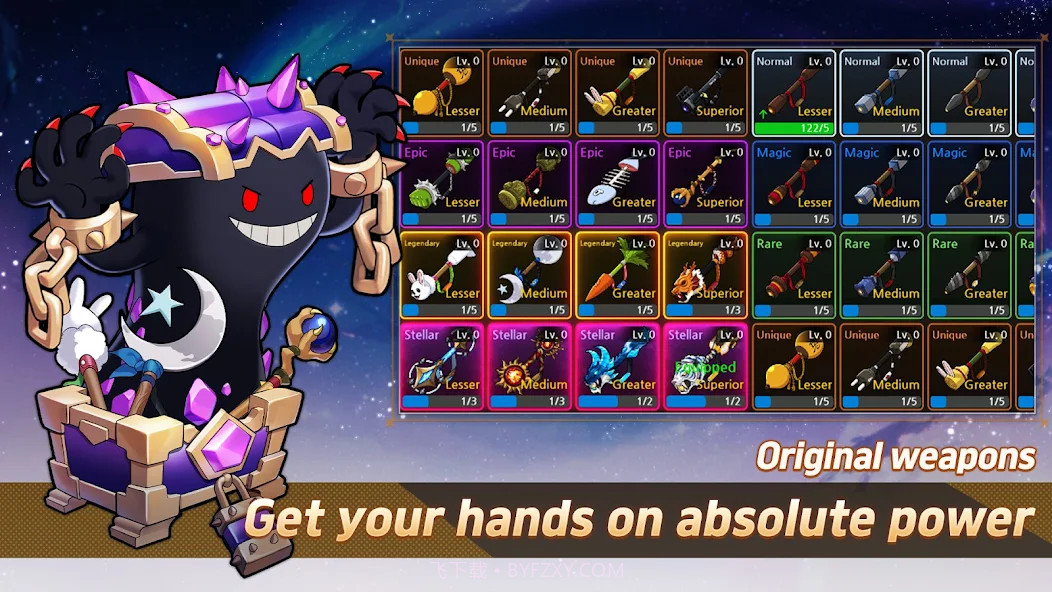This screenshot has width=1052, height=592.
Task: Pick the Magic Greater weapon slot
Action: [x=969, y=184]
